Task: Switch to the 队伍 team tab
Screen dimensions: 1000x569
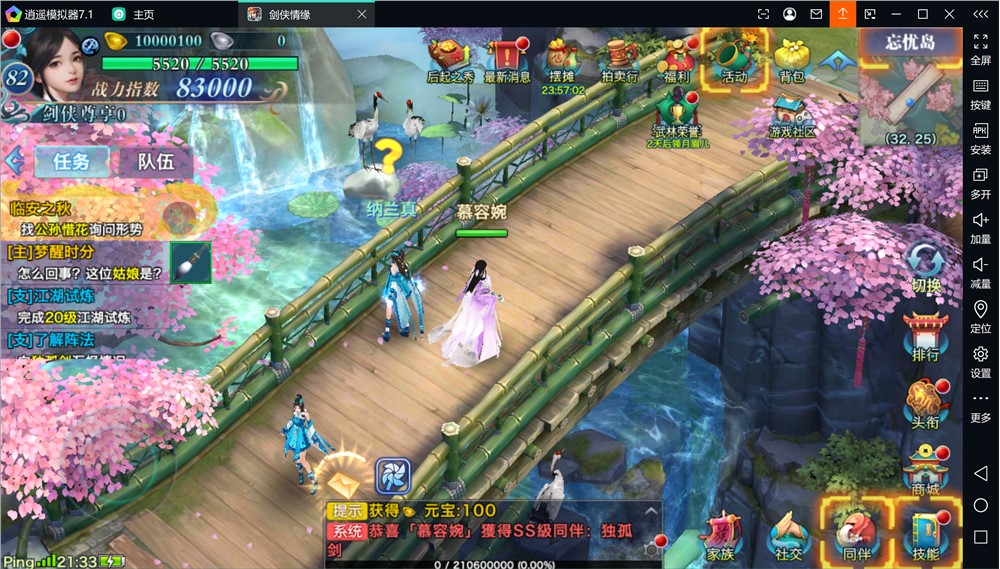Action: pyautogui.click(x=156, y=161)
